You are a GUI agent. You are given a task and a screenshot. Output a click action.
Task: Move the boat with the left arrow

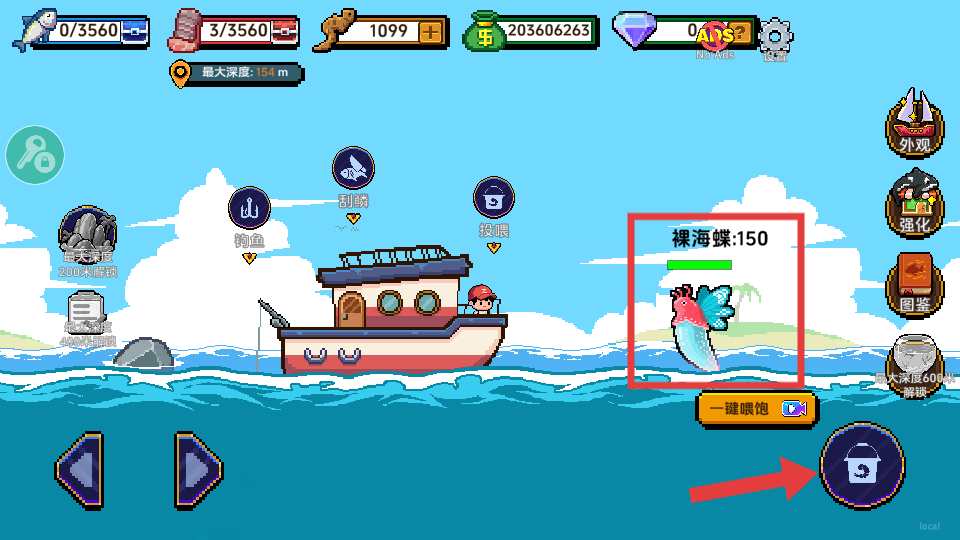[x=80, y=469]
